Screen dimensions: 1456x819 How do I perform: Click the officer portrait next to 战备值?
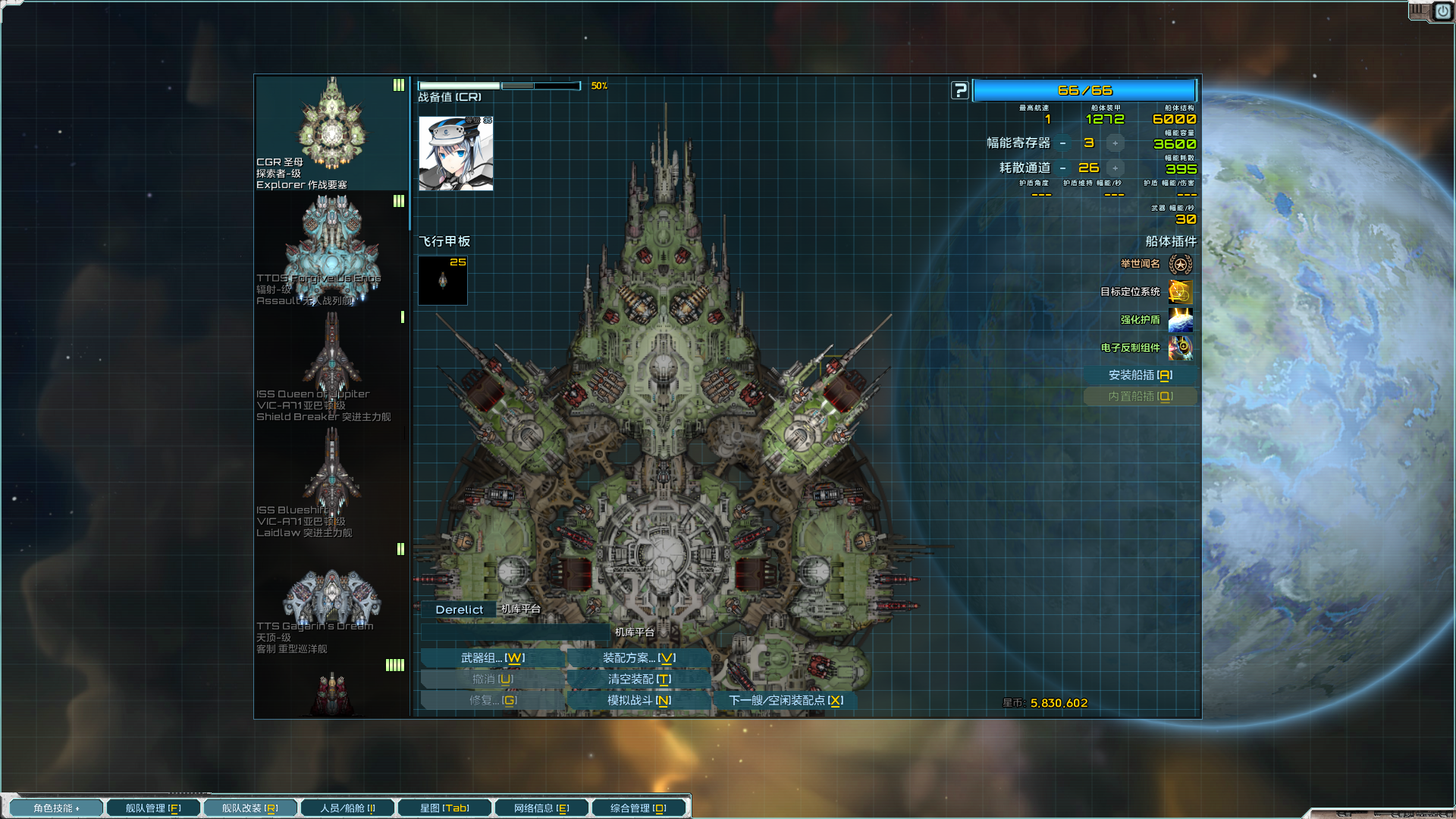(455, 154)
